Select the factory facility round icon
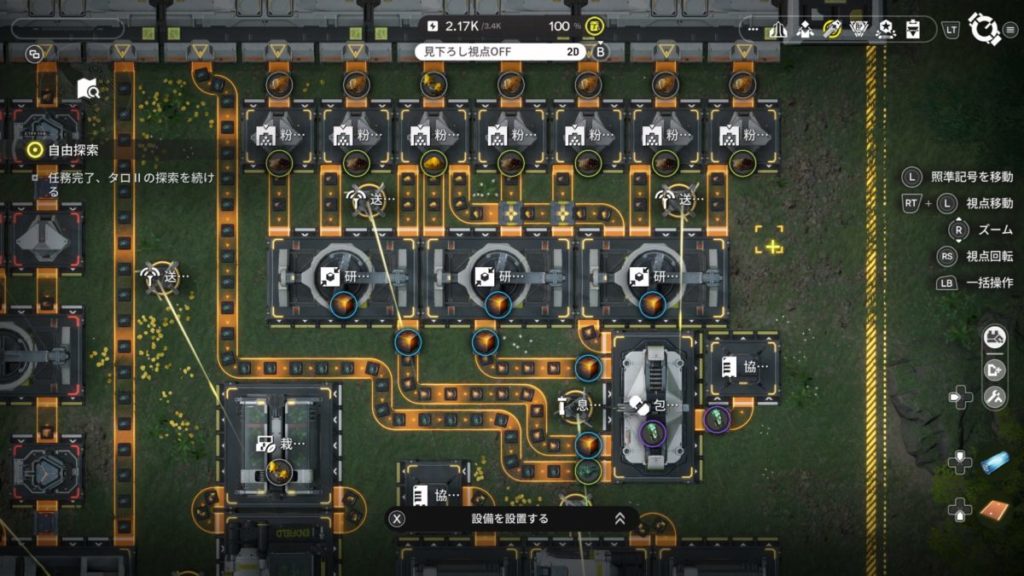This screenshot has height=576, width=1024. pos(994,338)
